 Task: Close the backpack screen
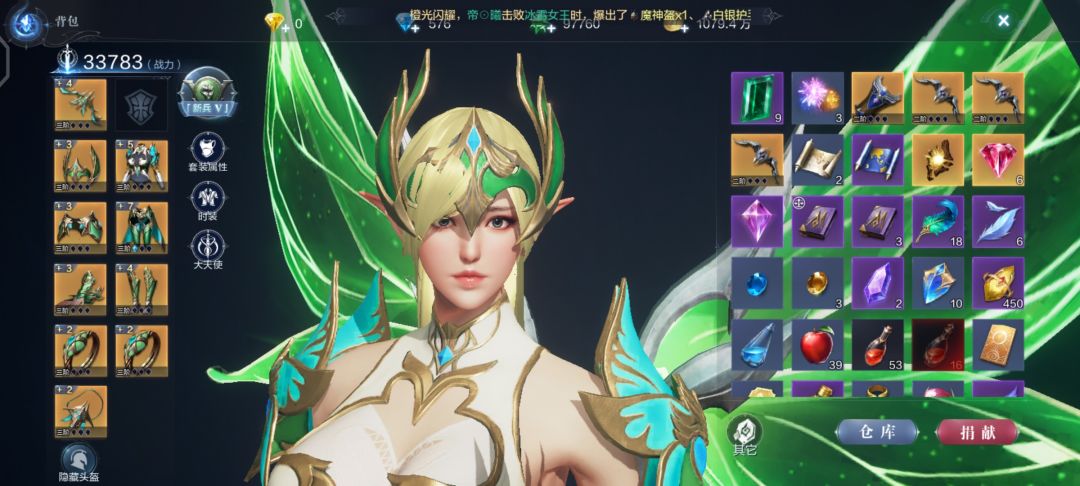tap(1003, 19)
